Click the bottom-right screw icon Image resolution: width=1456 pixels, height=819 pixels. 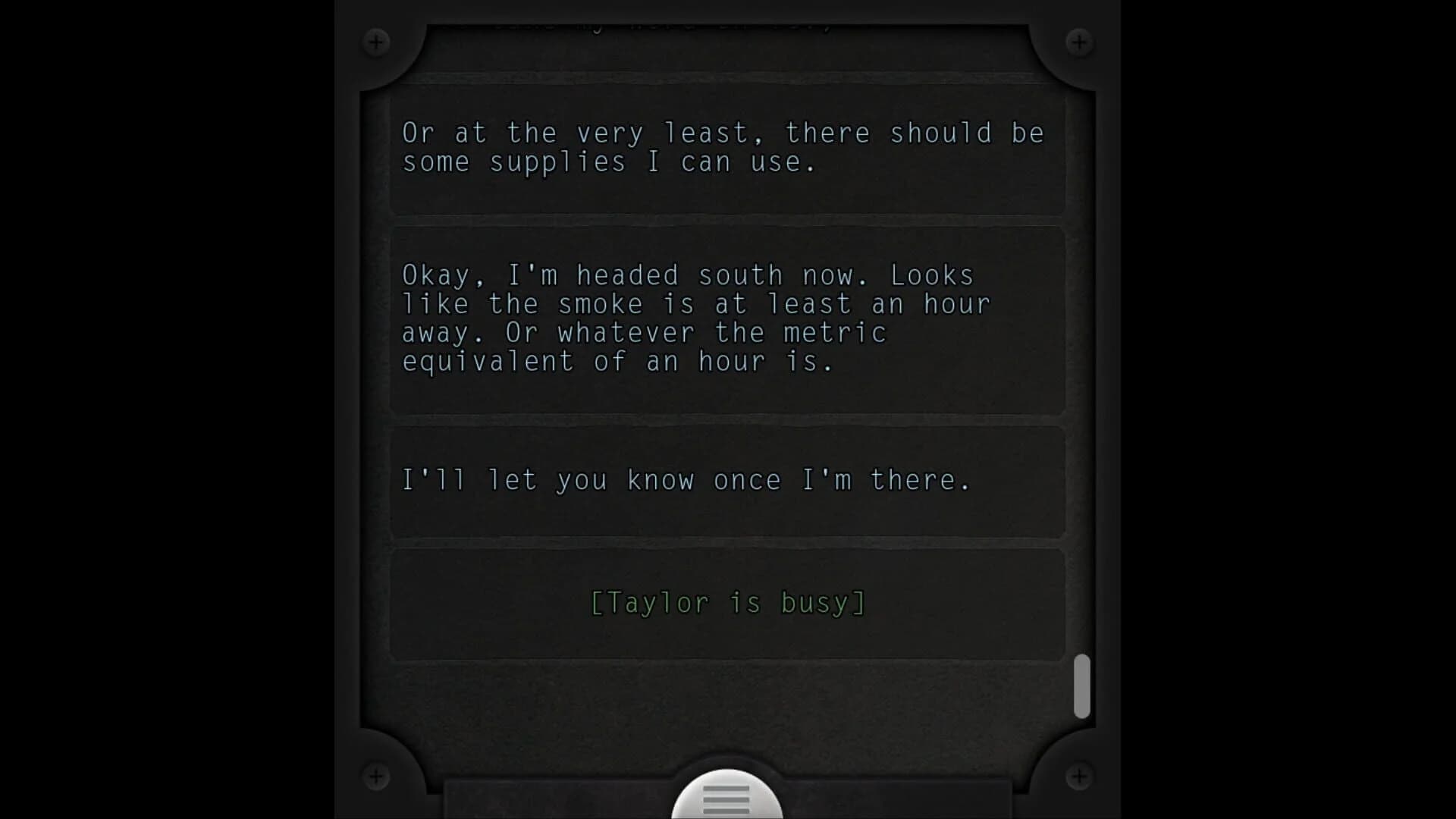click(x=1079, y=777)
